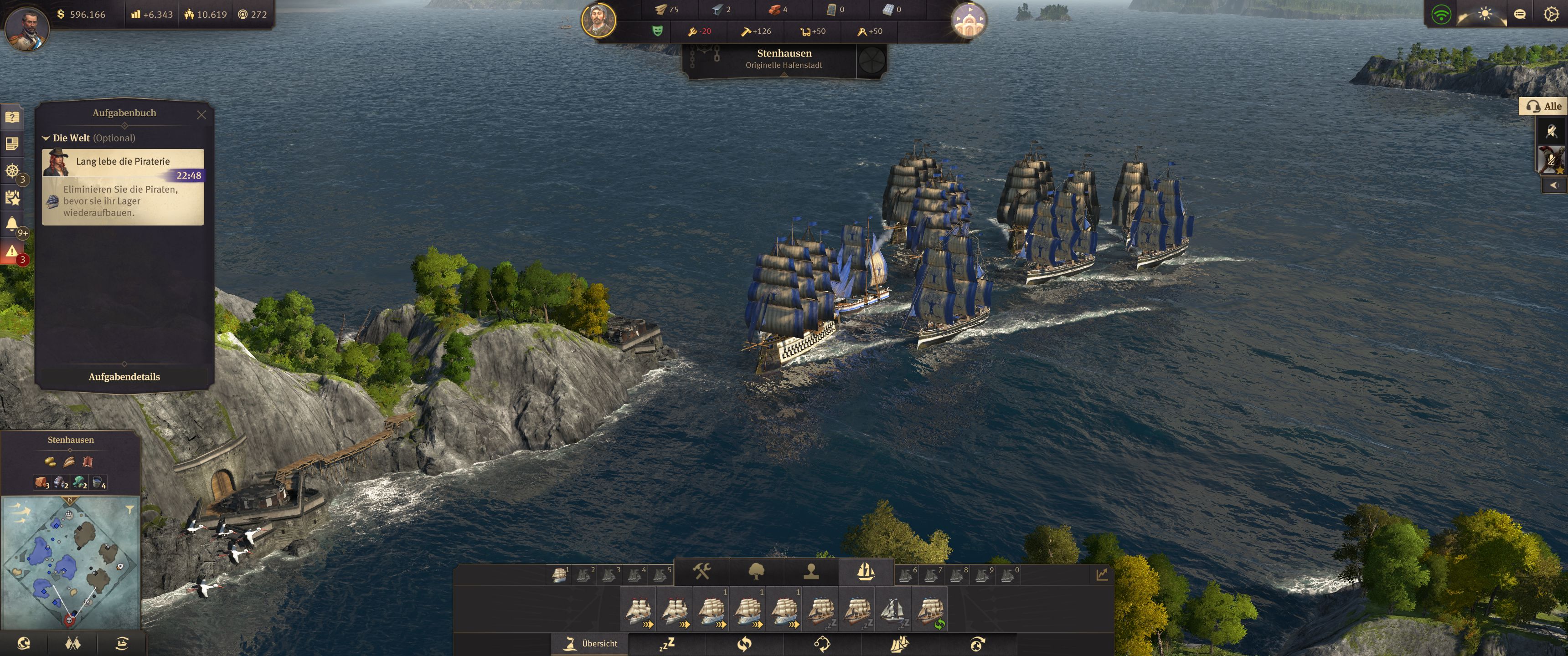
Task: Select the tree planting tool
Action: coord(757,572)
